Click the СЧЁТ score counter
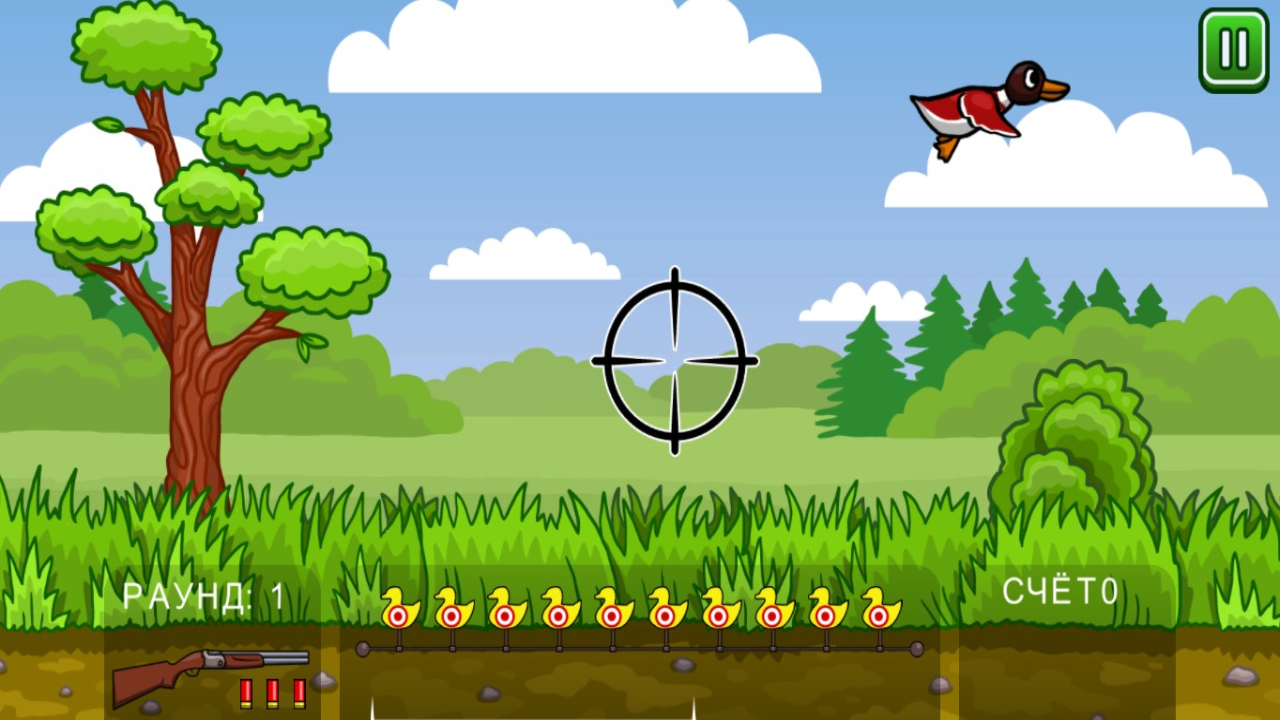Screen dimensions: 1280x720 tap(1062, 589)
